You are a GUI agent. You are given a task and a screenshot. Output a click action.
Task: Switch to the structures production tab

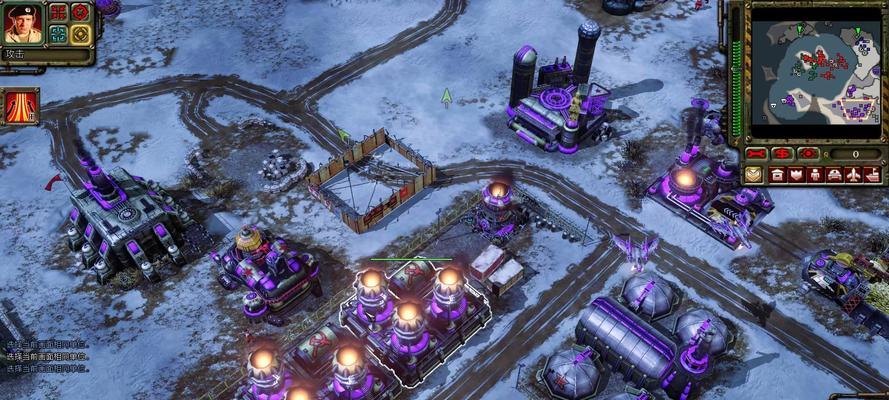(x=777, y=174)
